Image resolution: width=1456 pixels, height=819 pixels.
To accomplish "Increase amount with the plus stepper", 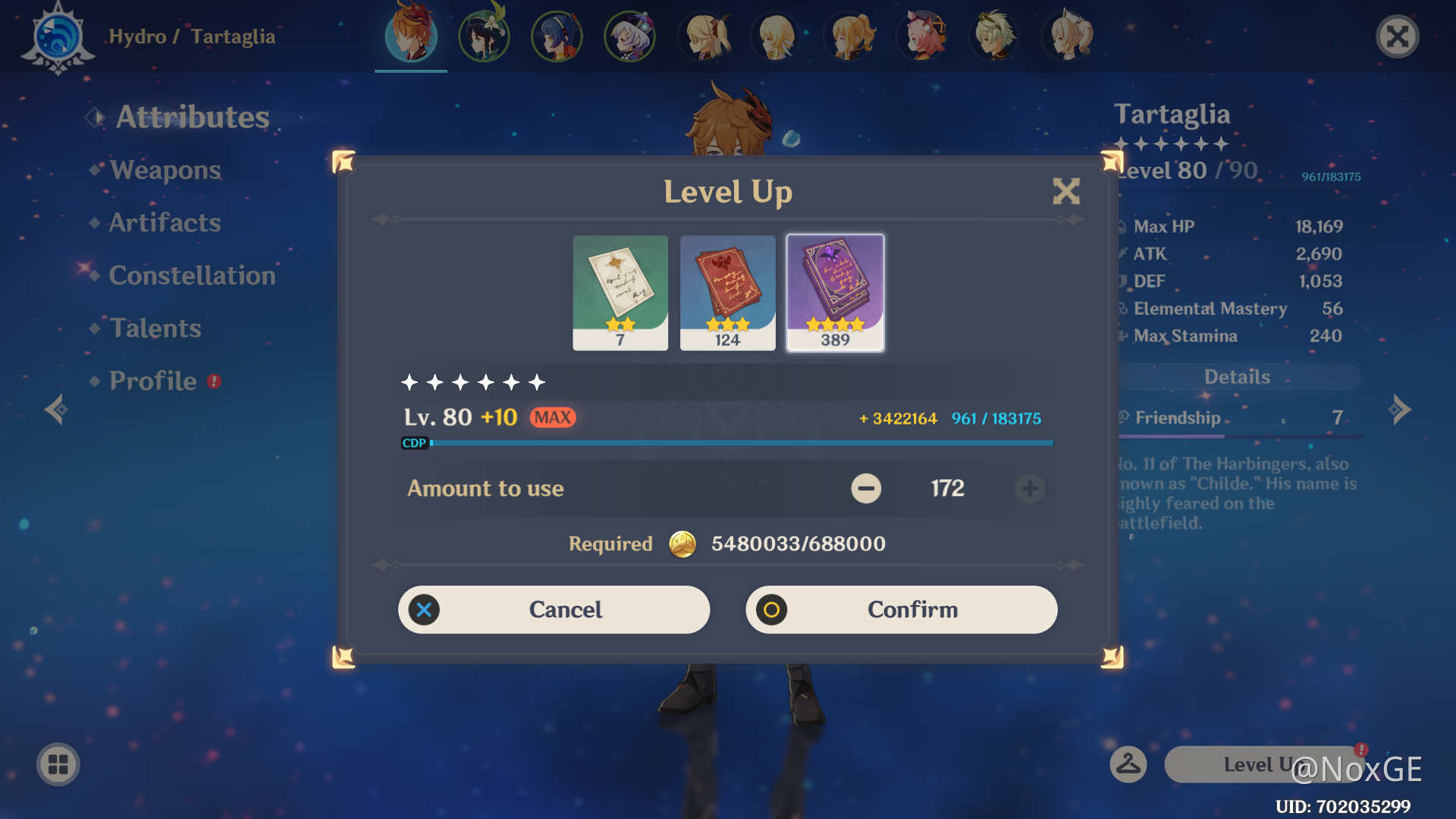I will coord(1030,489).
